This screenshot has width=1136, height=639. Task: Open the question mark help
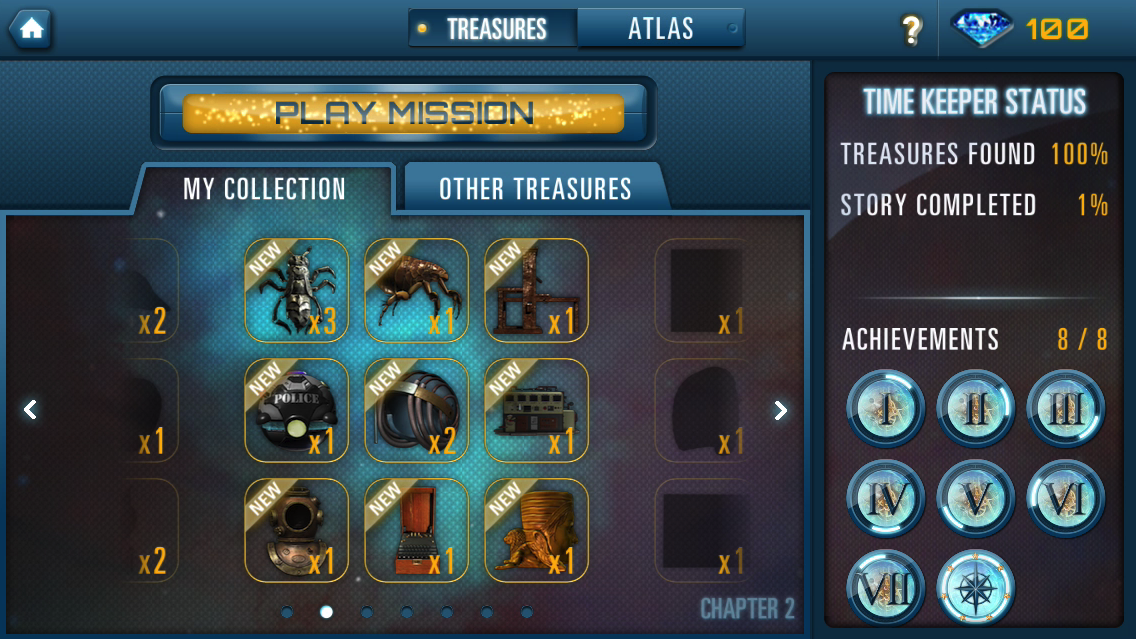911,30
